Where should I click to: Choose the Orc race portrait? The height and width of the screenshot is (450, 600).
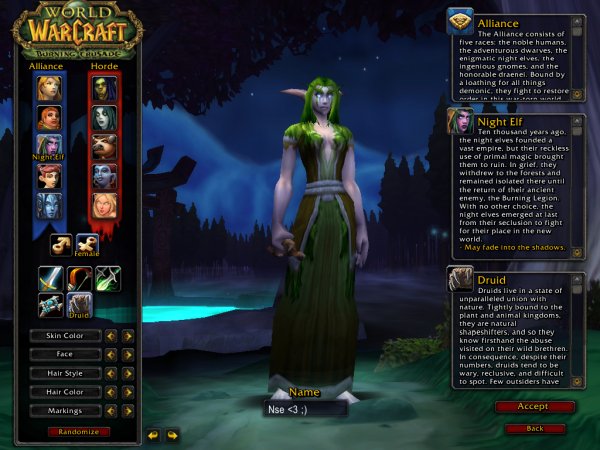click(x=105, y=88)
